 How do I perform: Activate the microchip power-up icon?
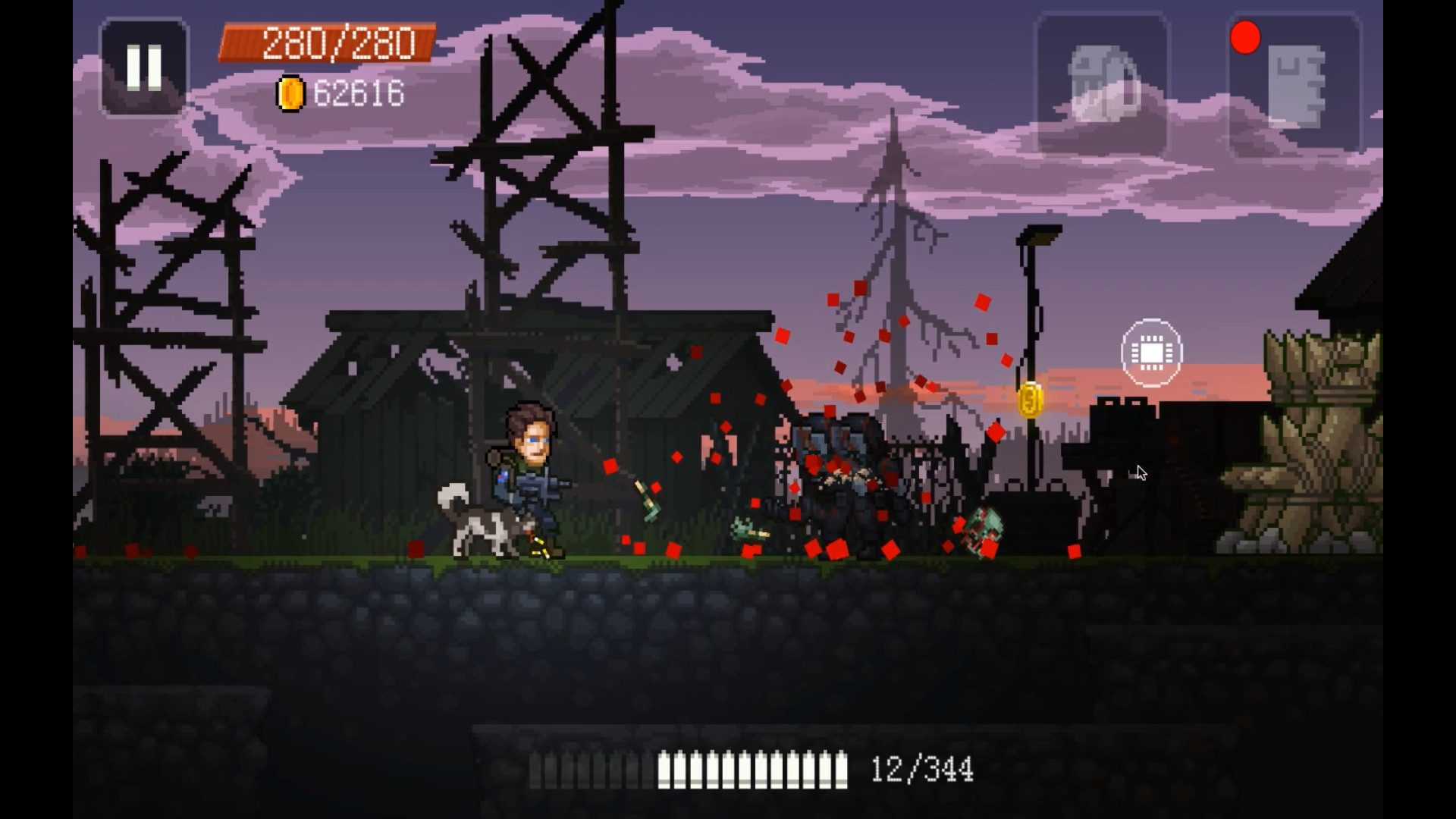click(x=1152, y=352)
